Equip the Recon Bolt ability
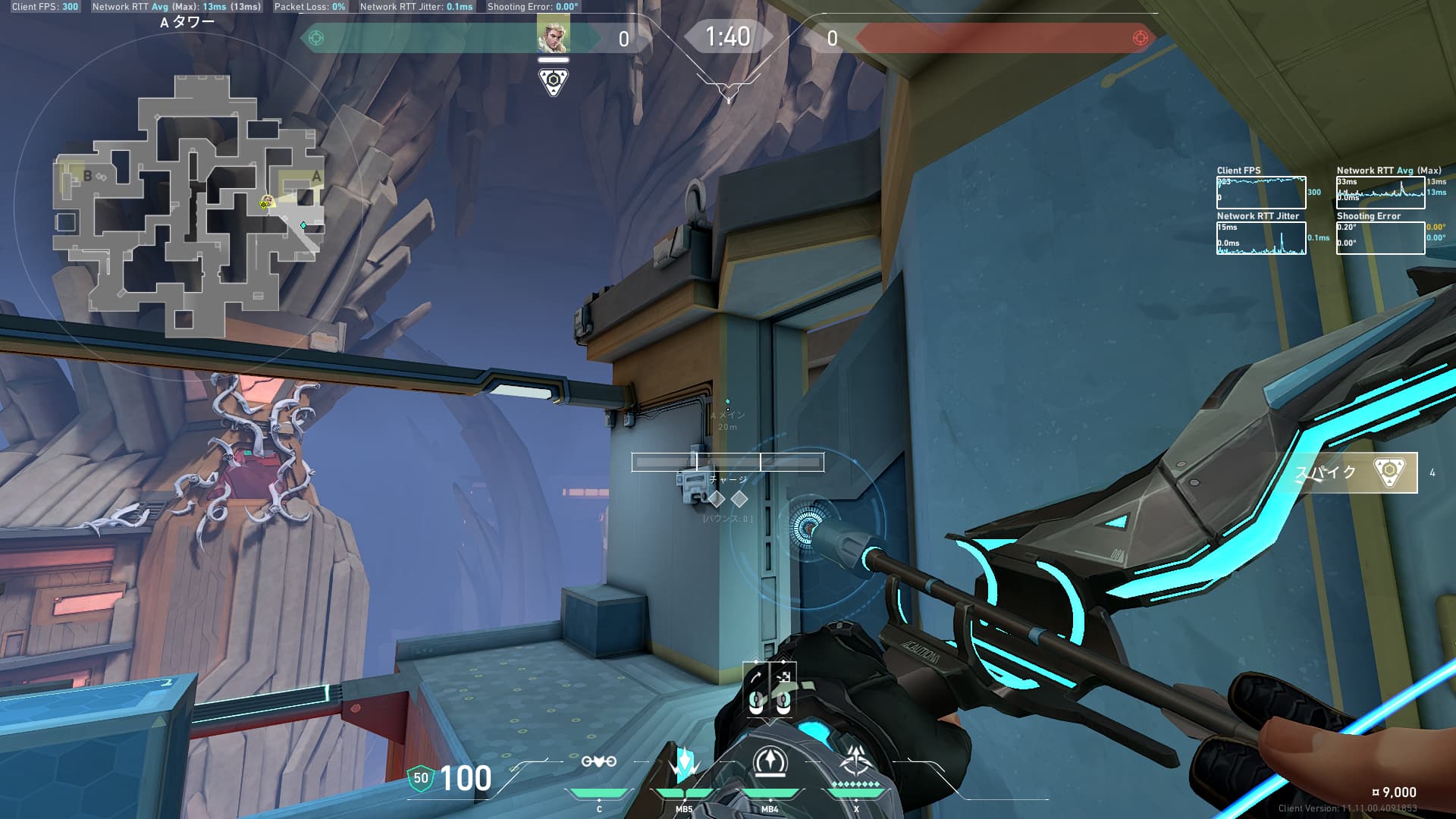The width and height of the screenshot is (1456, 819). (x=770, y=762)
